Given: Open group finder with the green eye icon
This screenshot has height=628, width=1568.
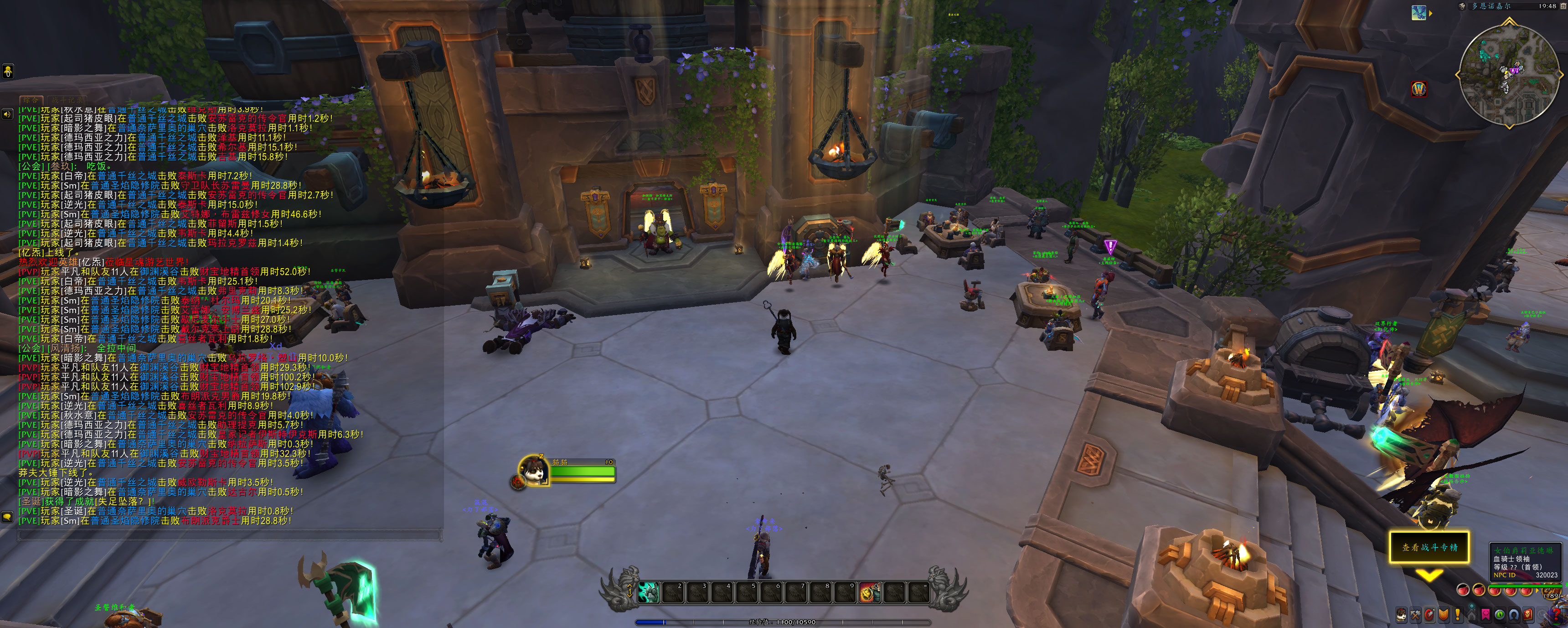Looking at the screenshot, I should tap(1499, 615).
